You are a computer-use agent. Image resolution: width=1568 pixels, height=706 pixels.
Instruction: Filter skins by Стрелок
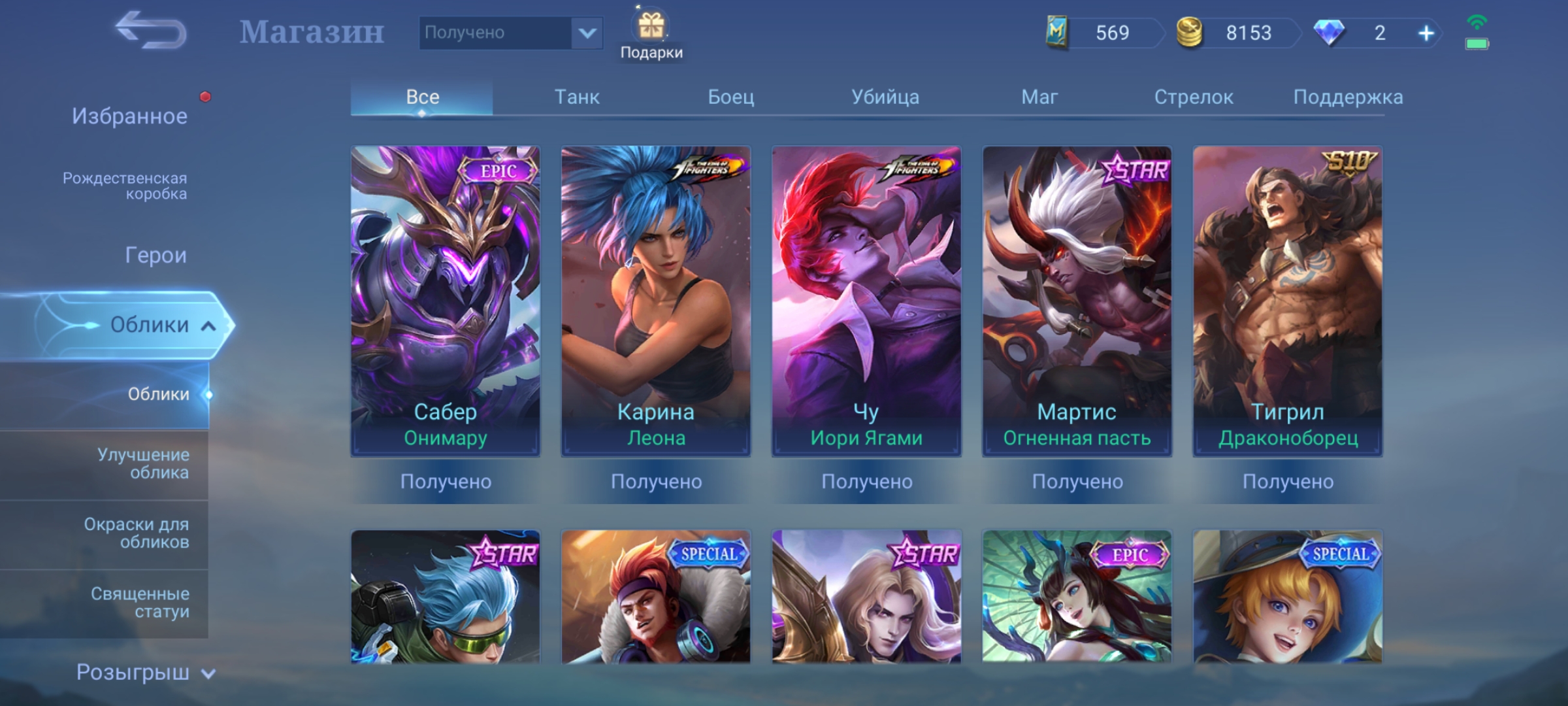[x=1193, y=97]
